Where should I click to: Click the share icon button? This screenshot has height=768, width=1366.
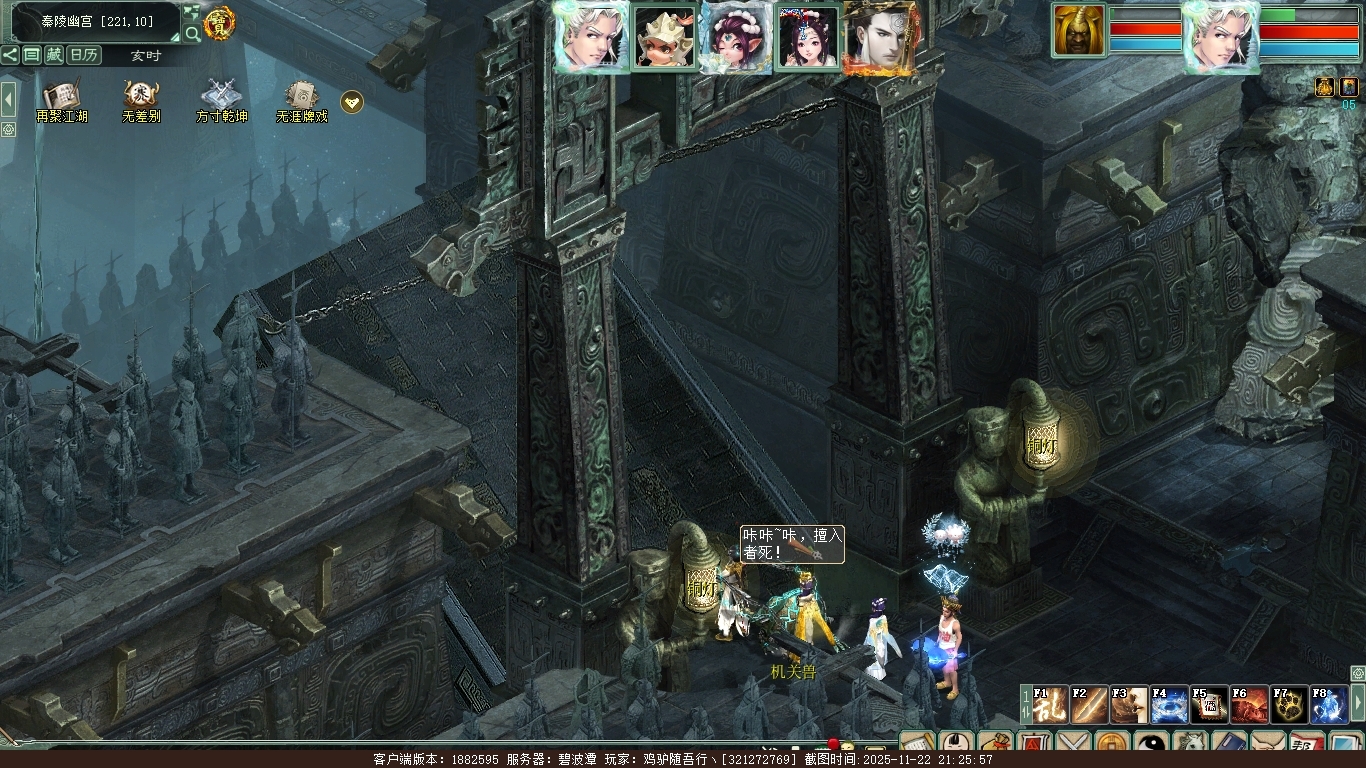tap(10, 55)
